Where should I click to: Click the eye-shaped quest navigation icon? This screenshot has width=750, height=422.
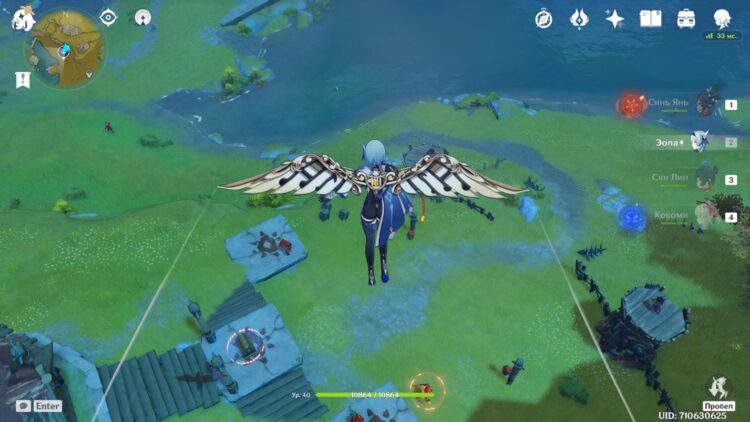click(x=108, y=17)
